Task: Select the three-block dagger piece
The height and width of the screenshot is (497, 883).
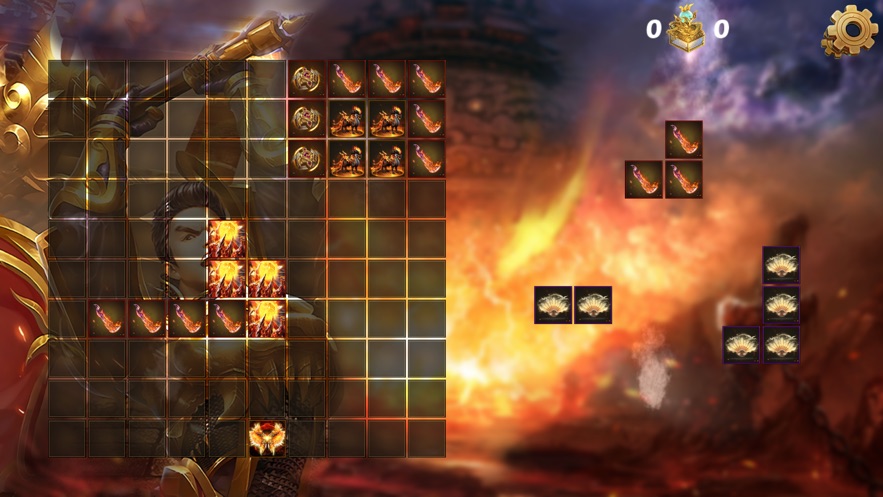Action: click(683, 179)
